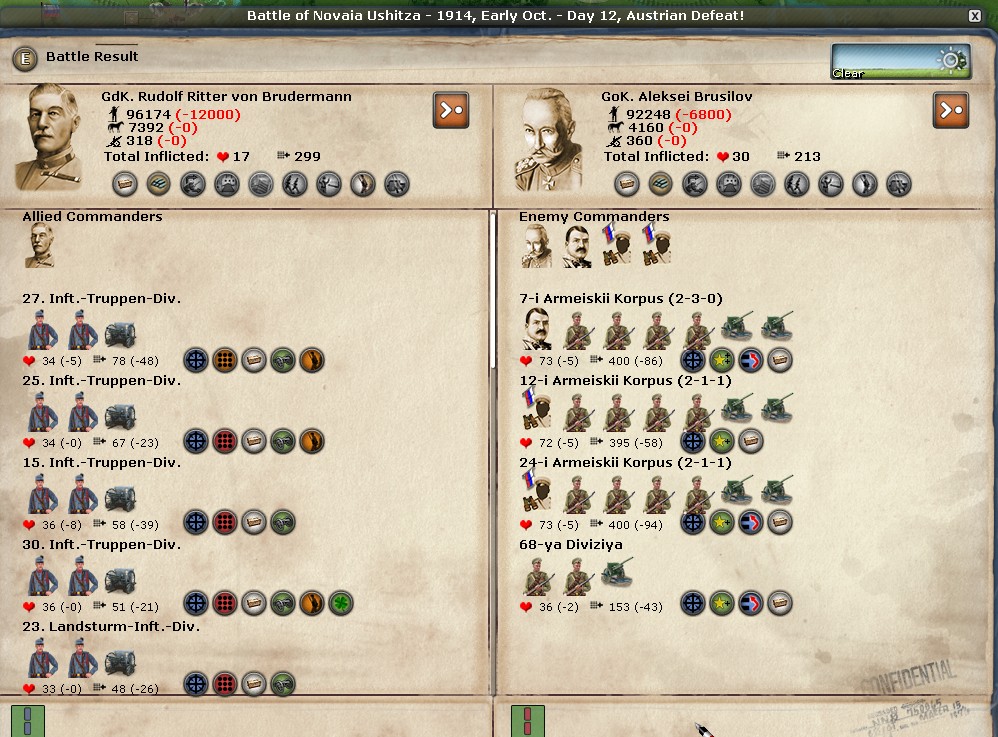
Task: Choose the 24-i Armeiskii Korpus entry
Action: point(624,463)
